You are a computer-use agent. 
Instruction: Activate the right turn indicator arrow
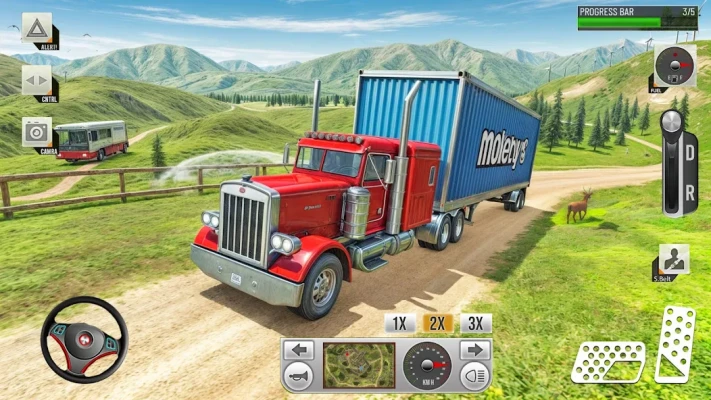click(x=474, y=351)
